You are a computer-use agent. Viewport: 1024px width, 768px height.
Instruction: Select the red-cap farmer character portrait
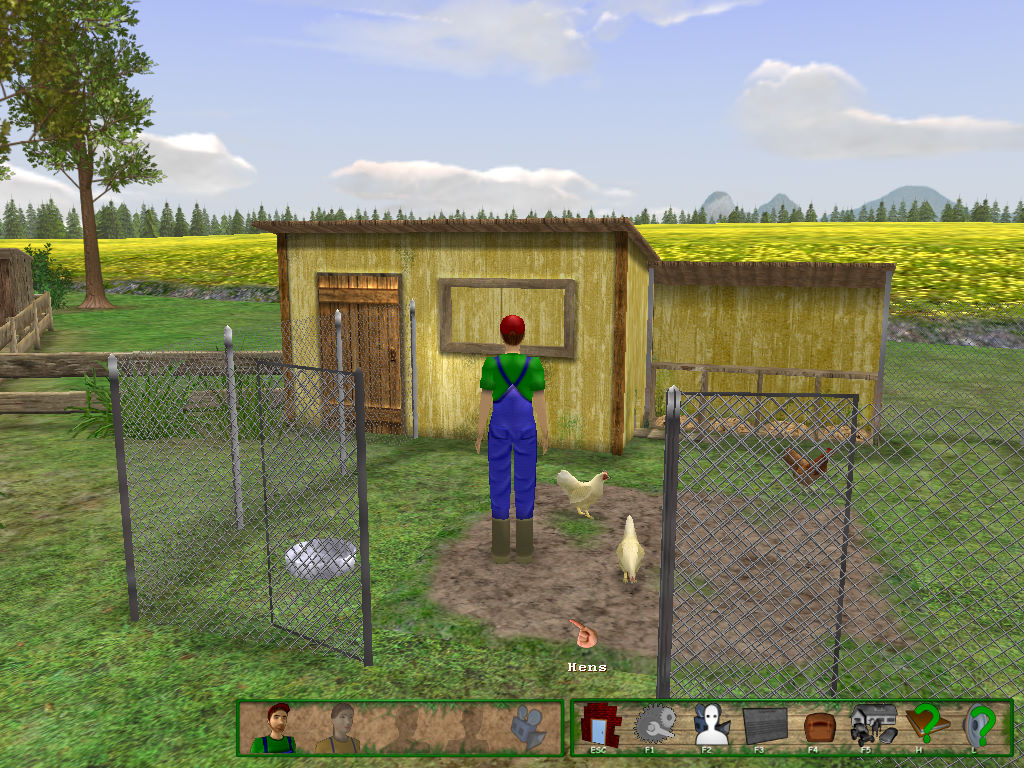click(x=276, y=727)
